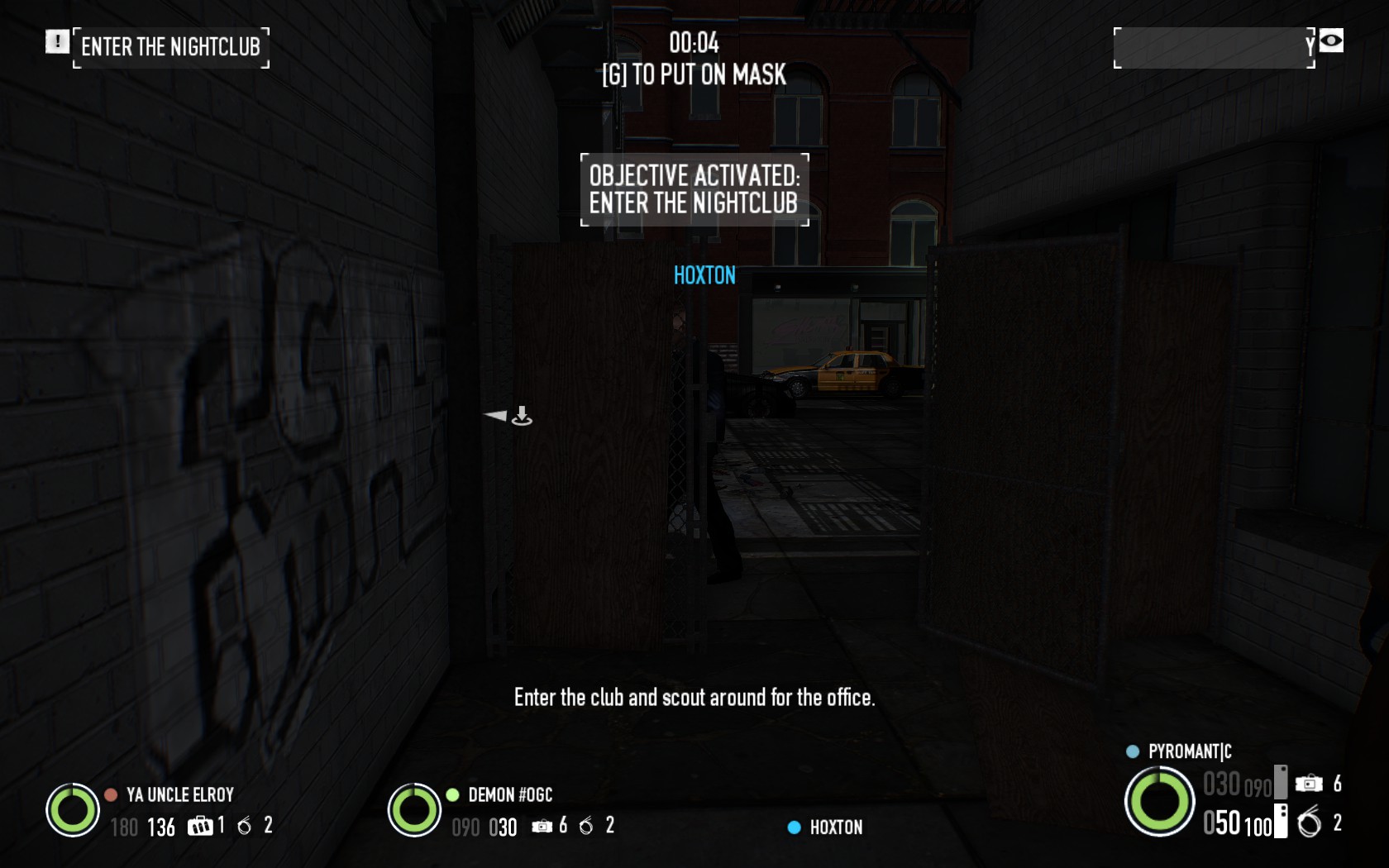Image resolution: width=1389 pixels, height=868 pixels.
Task: Choose the Hoxton teammate entry in the bottom panel
Action: point(835,827)
